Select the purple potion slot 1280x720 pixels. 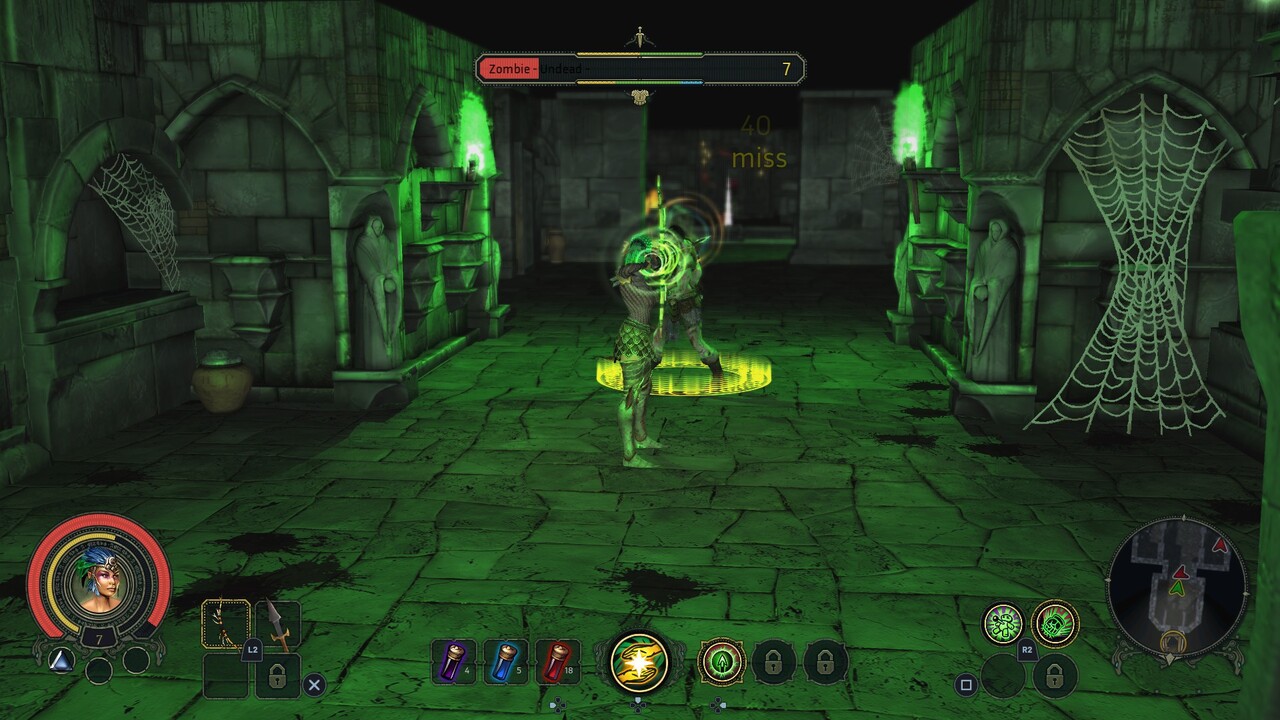pos(454,661)
